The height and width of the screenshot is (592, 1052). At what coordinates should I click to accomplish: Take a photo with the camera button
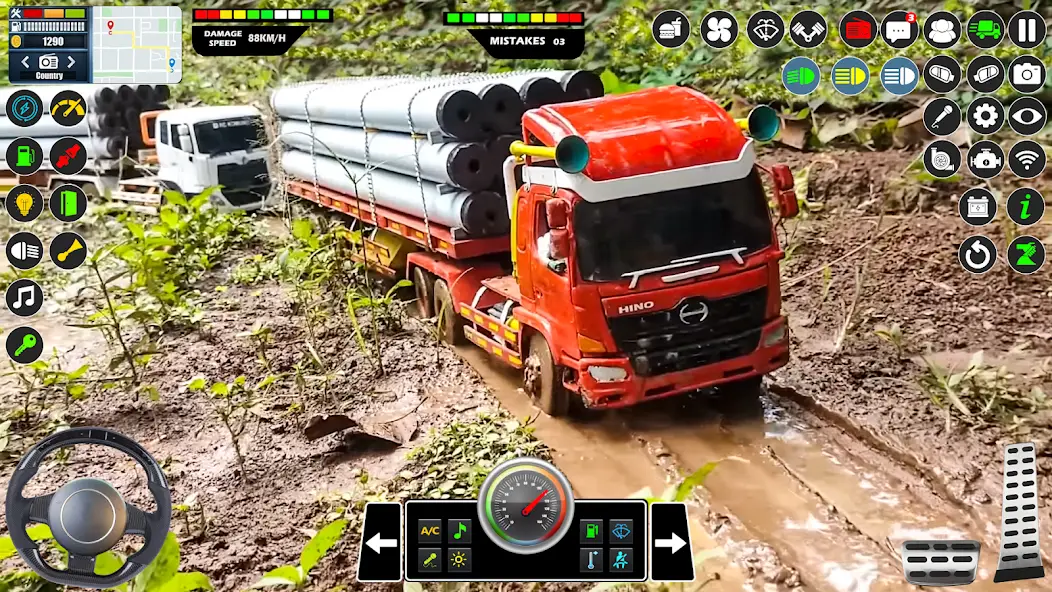(1026, 73)
